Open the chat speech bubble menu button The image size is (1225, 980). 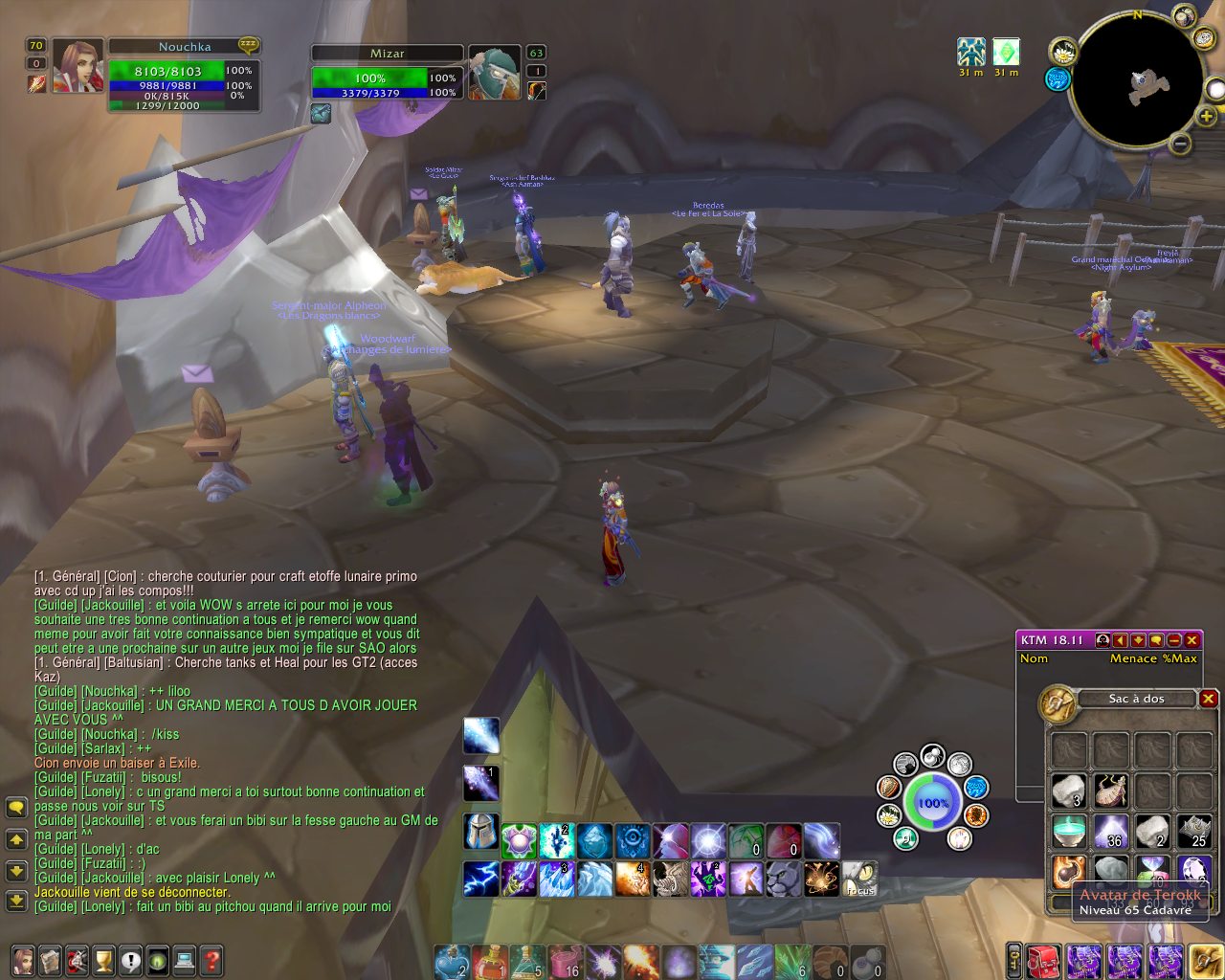(x=16, y=808)
